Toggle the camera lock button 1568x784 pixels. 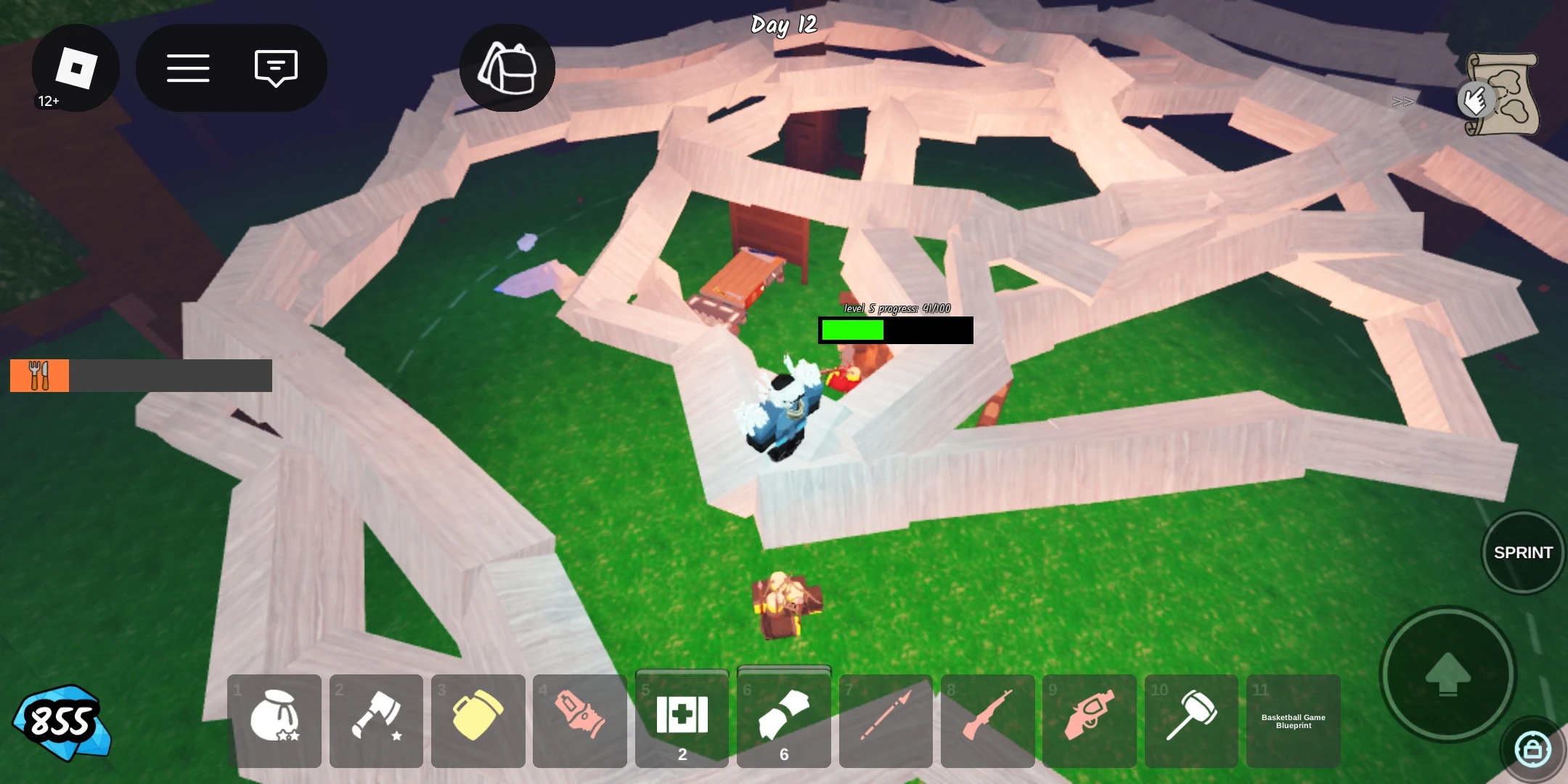tap(1530, 747)
